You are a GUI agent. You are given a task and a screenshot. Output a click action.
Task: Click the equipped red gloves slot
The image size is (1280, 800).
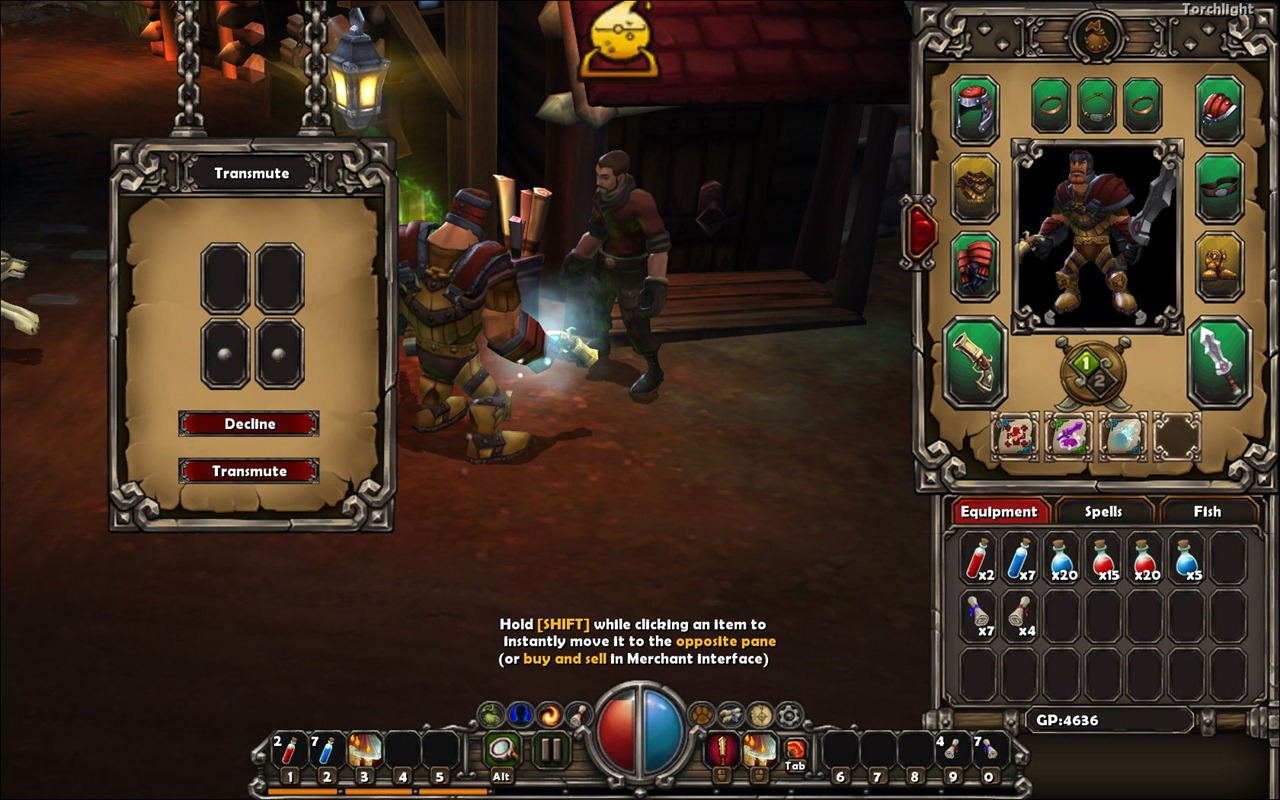[975, 267]
